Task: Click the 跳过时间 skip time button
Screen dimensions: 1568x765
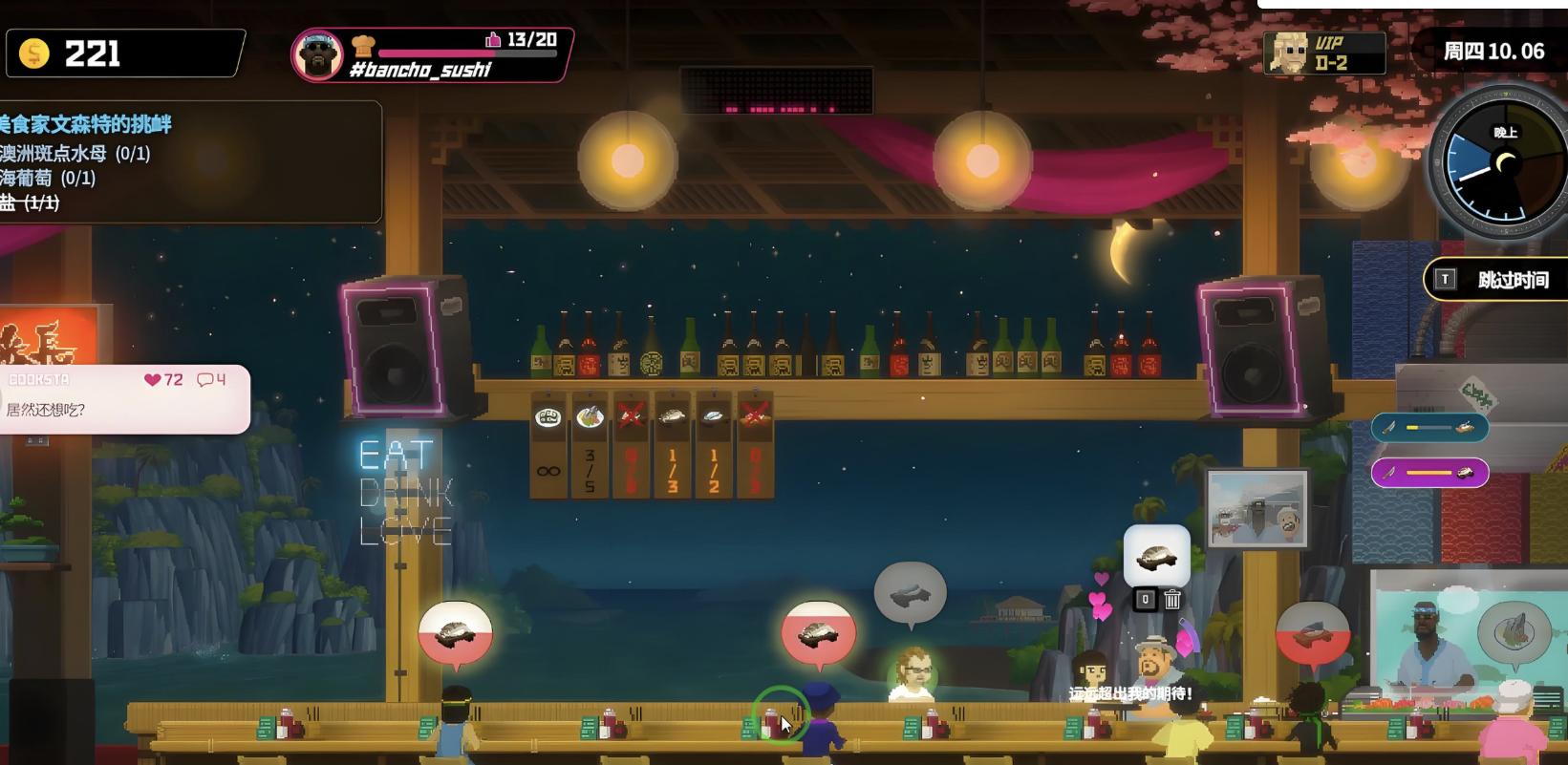Action: 1497,280
